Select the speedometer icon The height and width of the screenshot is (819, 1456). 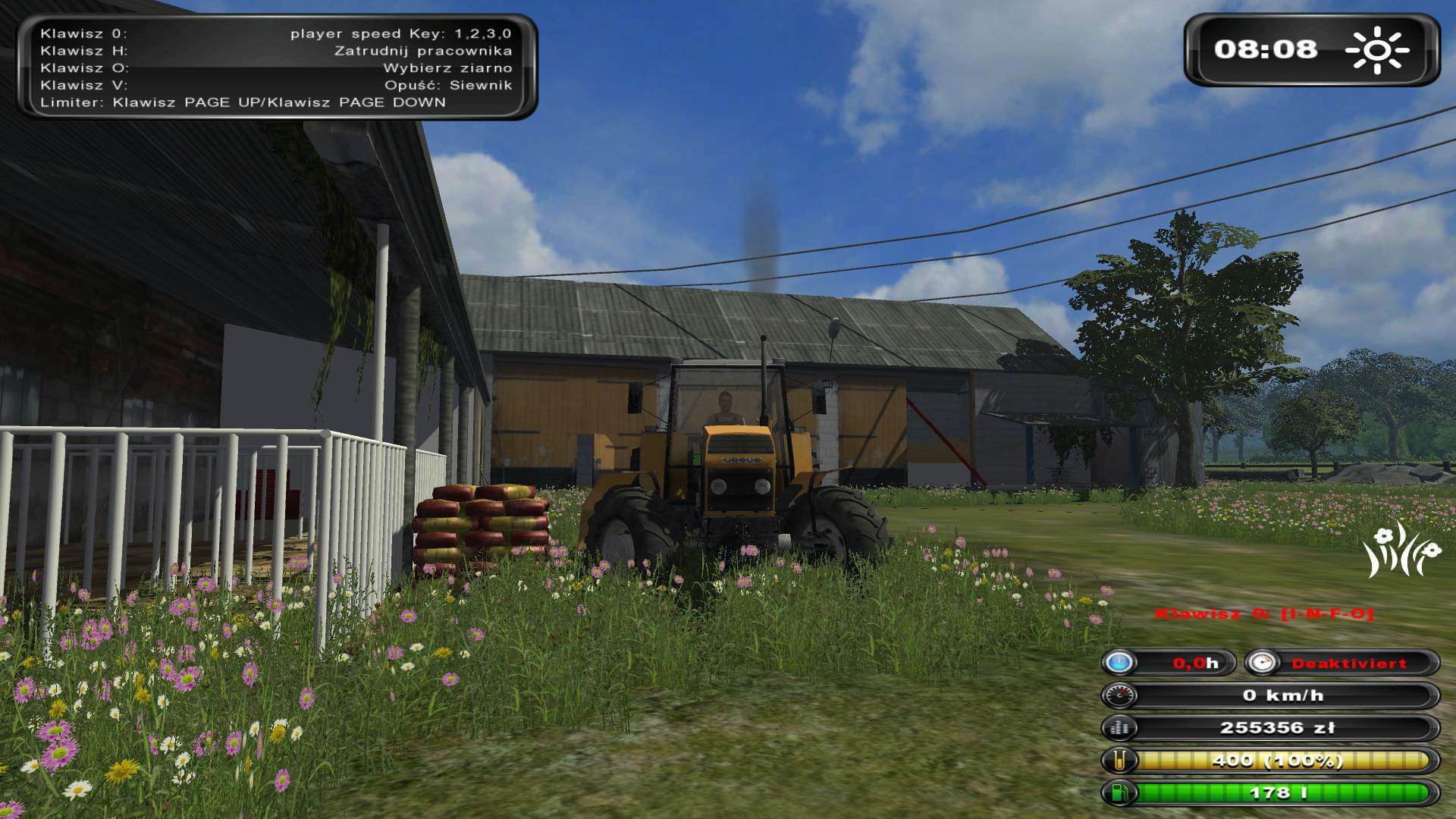[x=1119, y=695]
